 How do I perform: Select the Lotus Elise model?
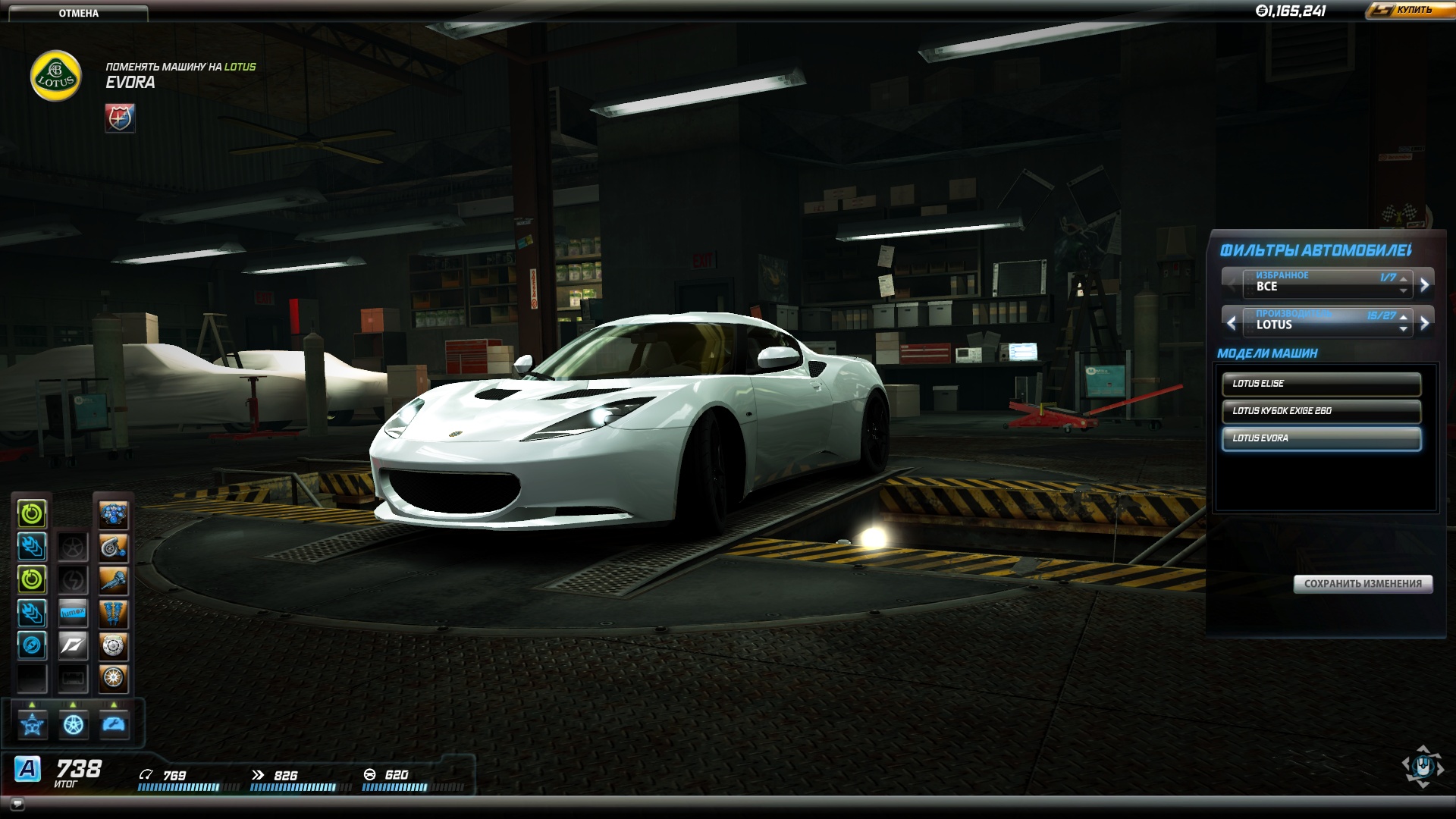tap(1320, 384)
